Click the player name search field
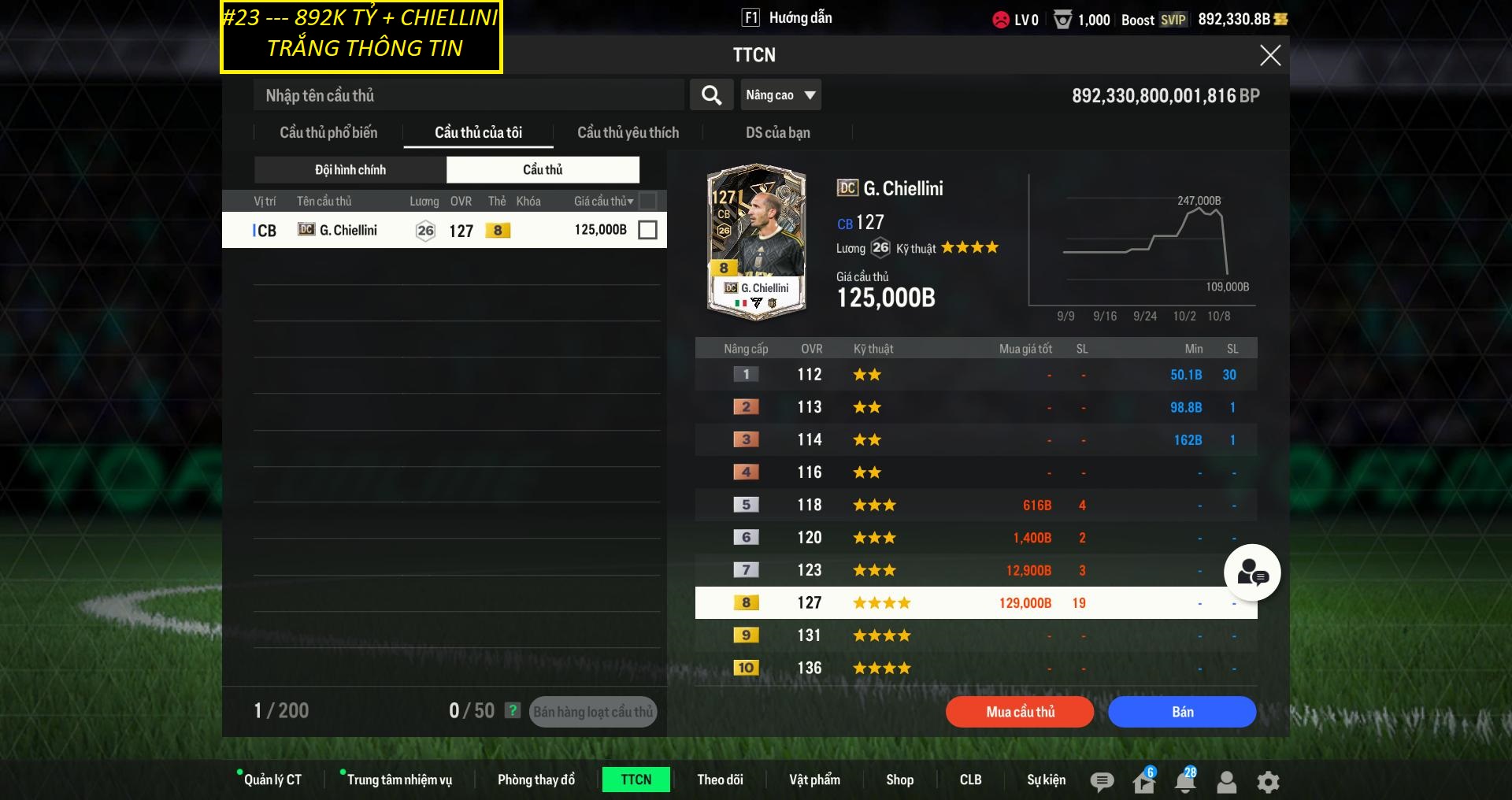Image resolution: width=1512 pixels, height=800 pixels. pyautogui.click(x=469, y=95)
